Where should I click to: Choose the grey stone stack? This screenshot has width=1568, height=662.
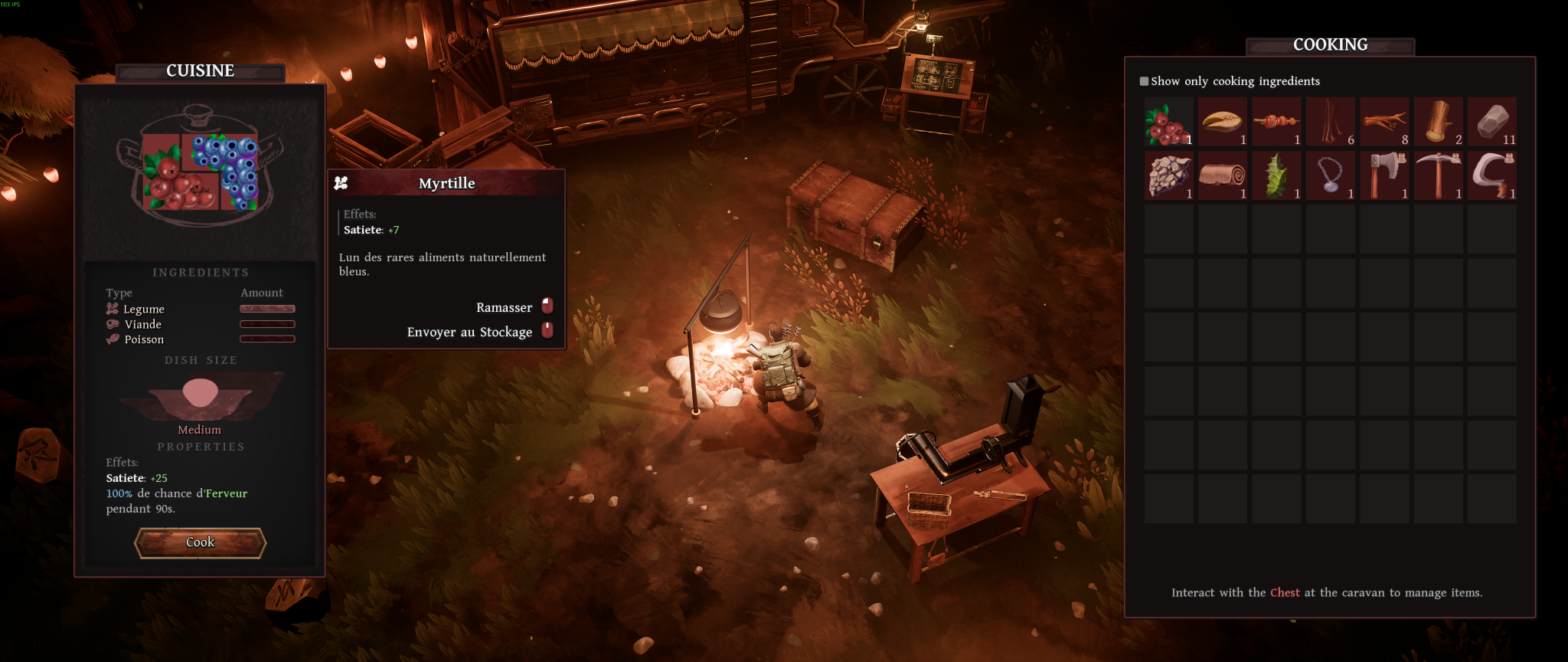pyautogui.click(x=1492, y=122)
